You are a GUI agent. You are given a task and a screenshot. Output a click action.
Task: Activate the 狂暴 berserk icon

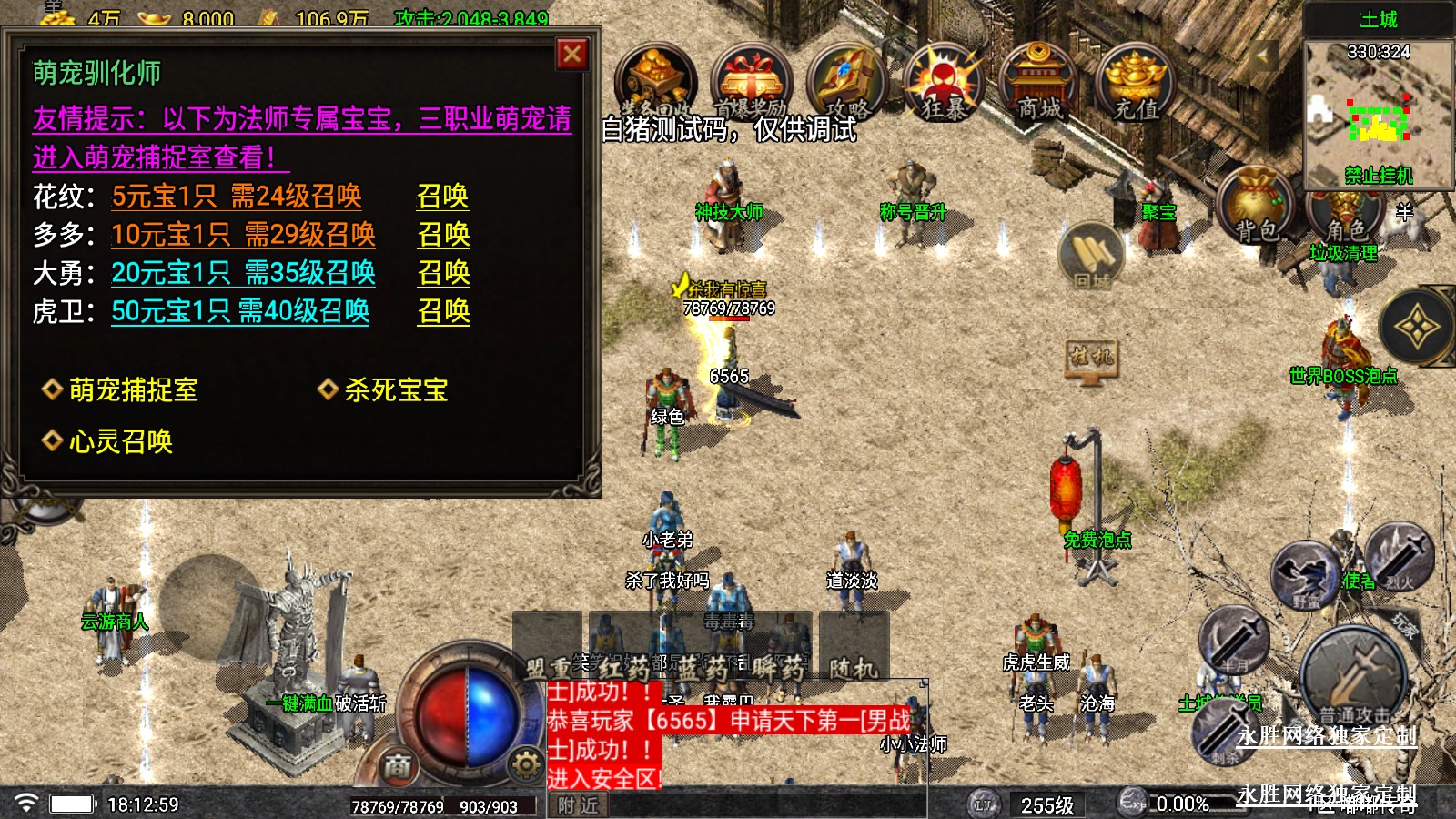[x=943, y=84]
